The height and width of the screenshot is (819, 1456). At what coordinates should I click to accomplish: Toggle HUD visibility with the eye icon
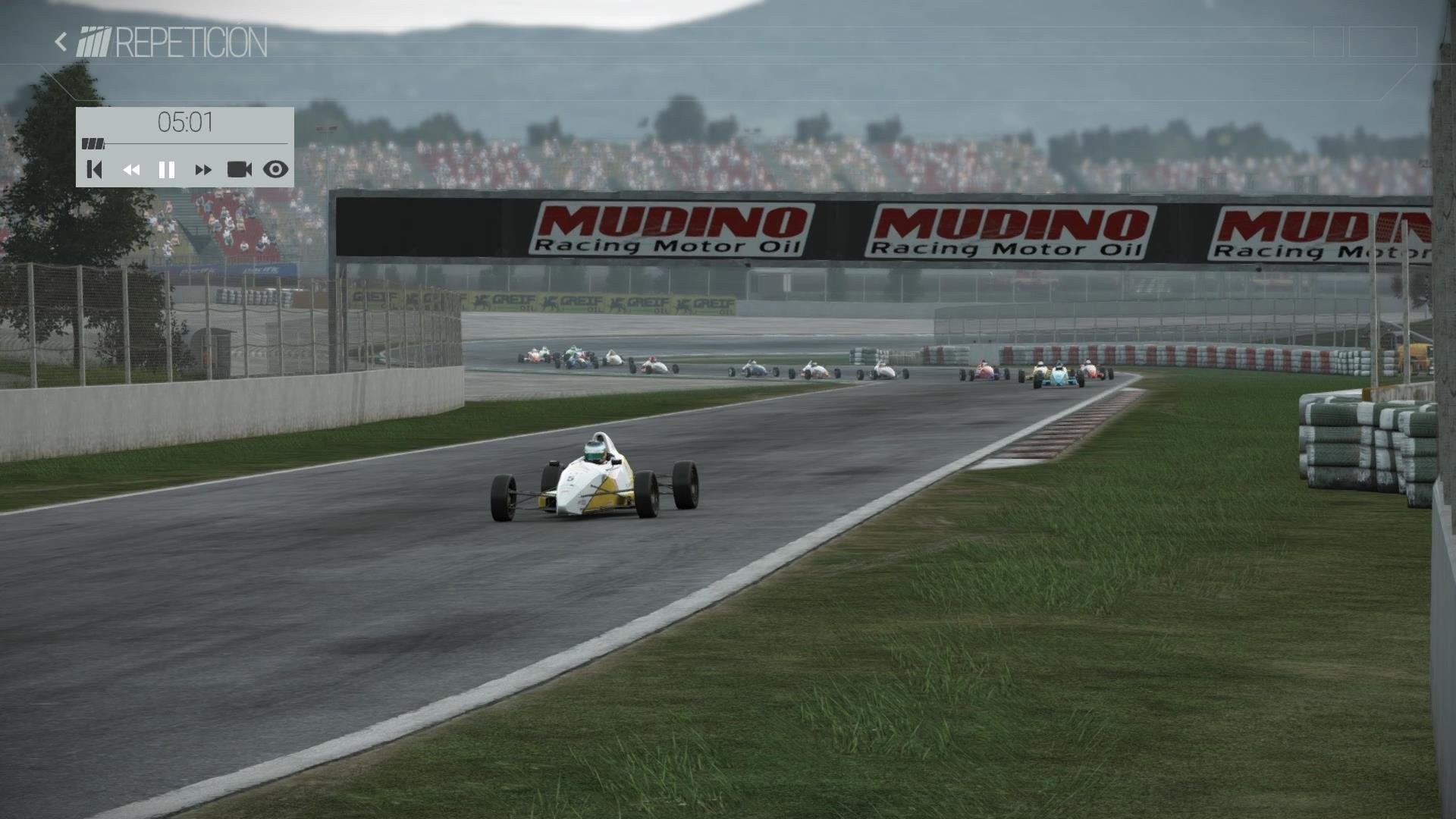[275, 170]
